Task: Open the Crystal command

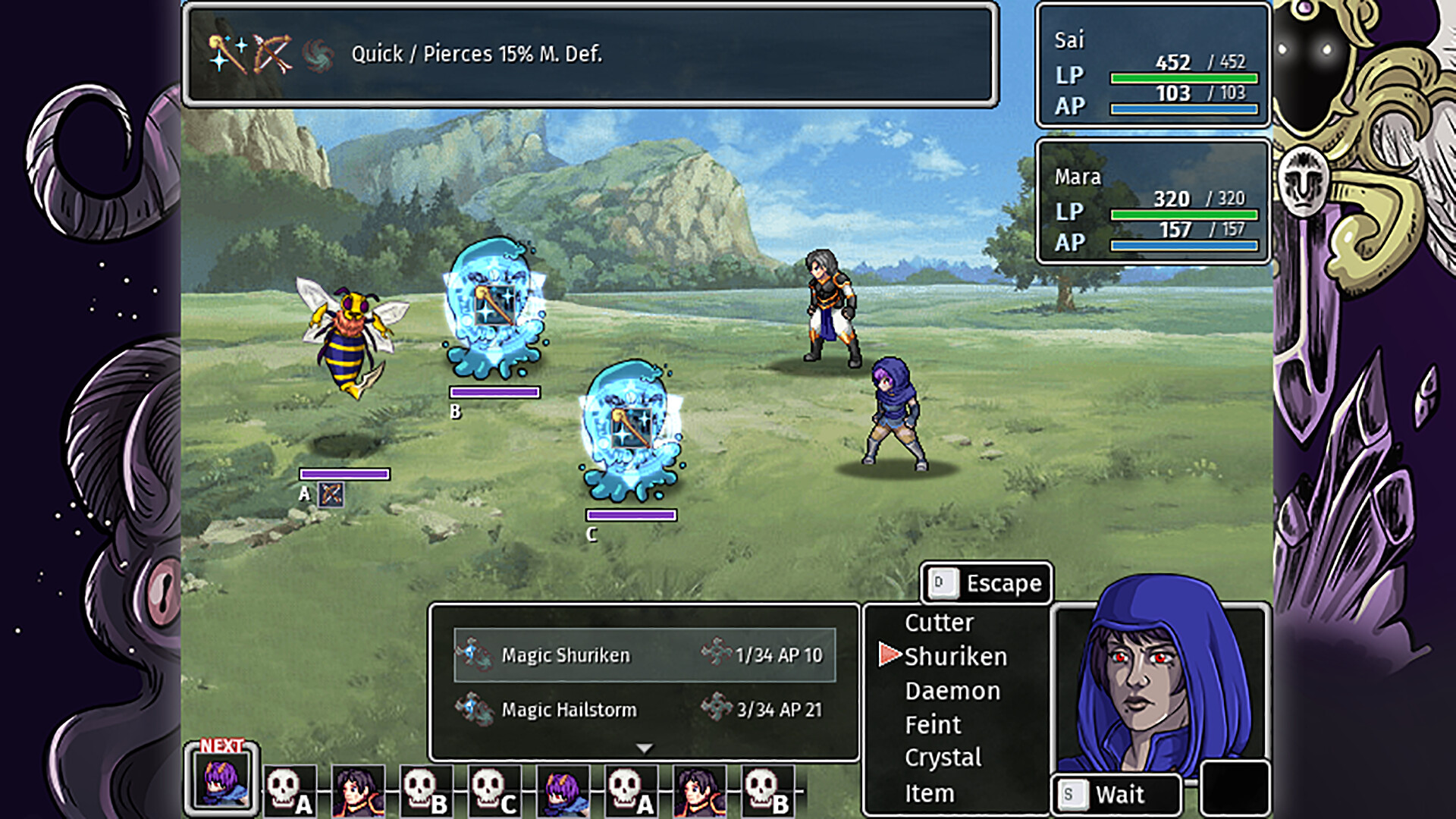Action: point(943,758)
